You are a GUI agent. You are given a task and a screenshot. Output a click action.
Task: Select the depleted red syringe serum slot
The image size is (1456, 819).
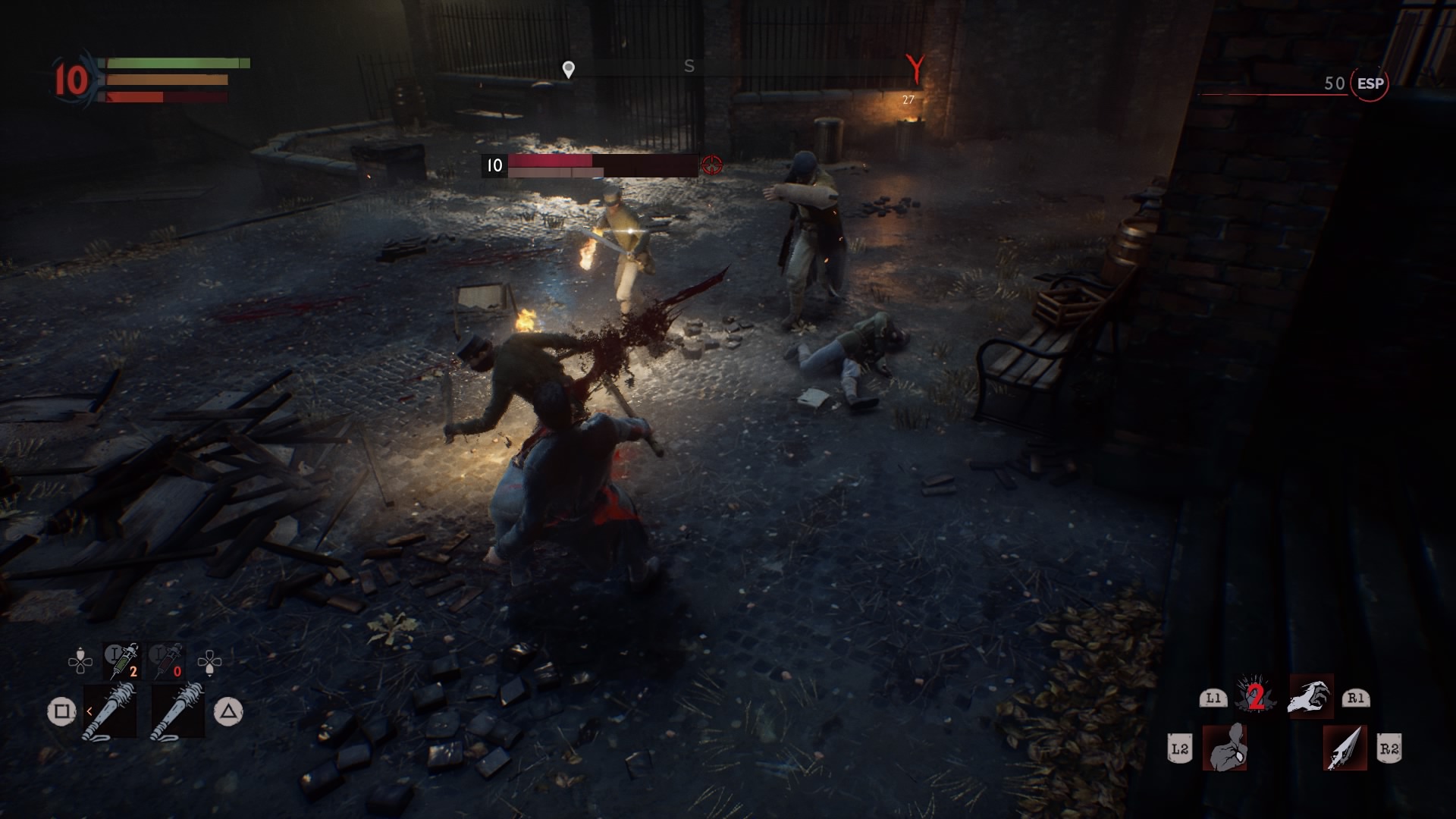tap(168, 661)
